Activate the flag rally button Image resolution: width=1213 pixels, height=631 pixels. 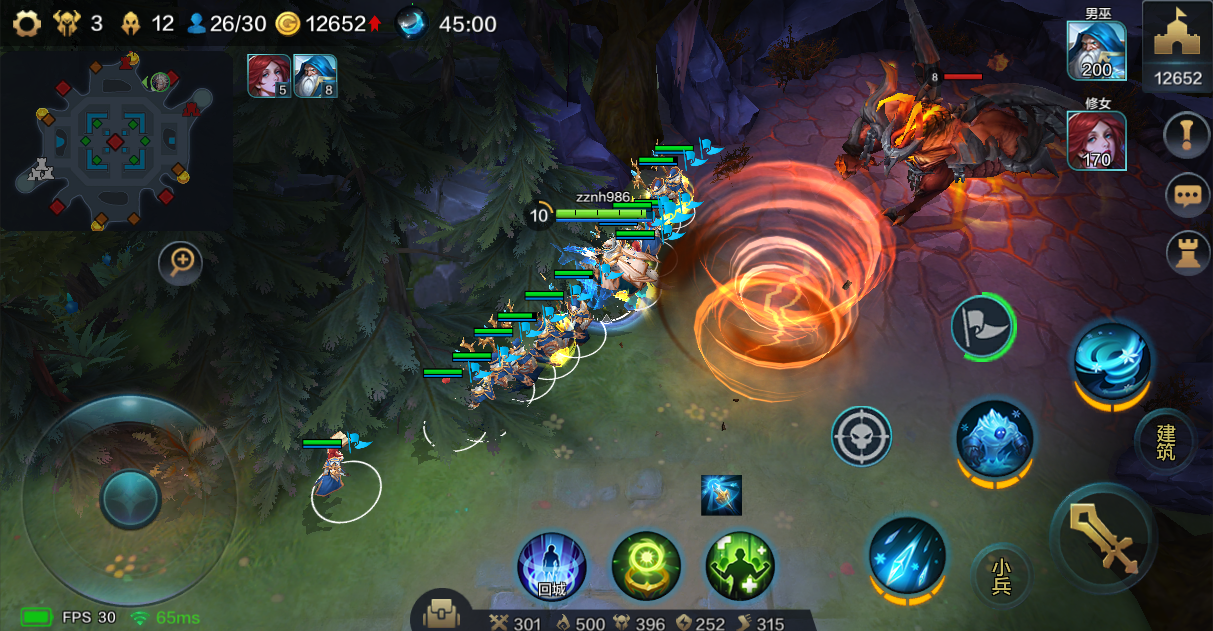982,327
